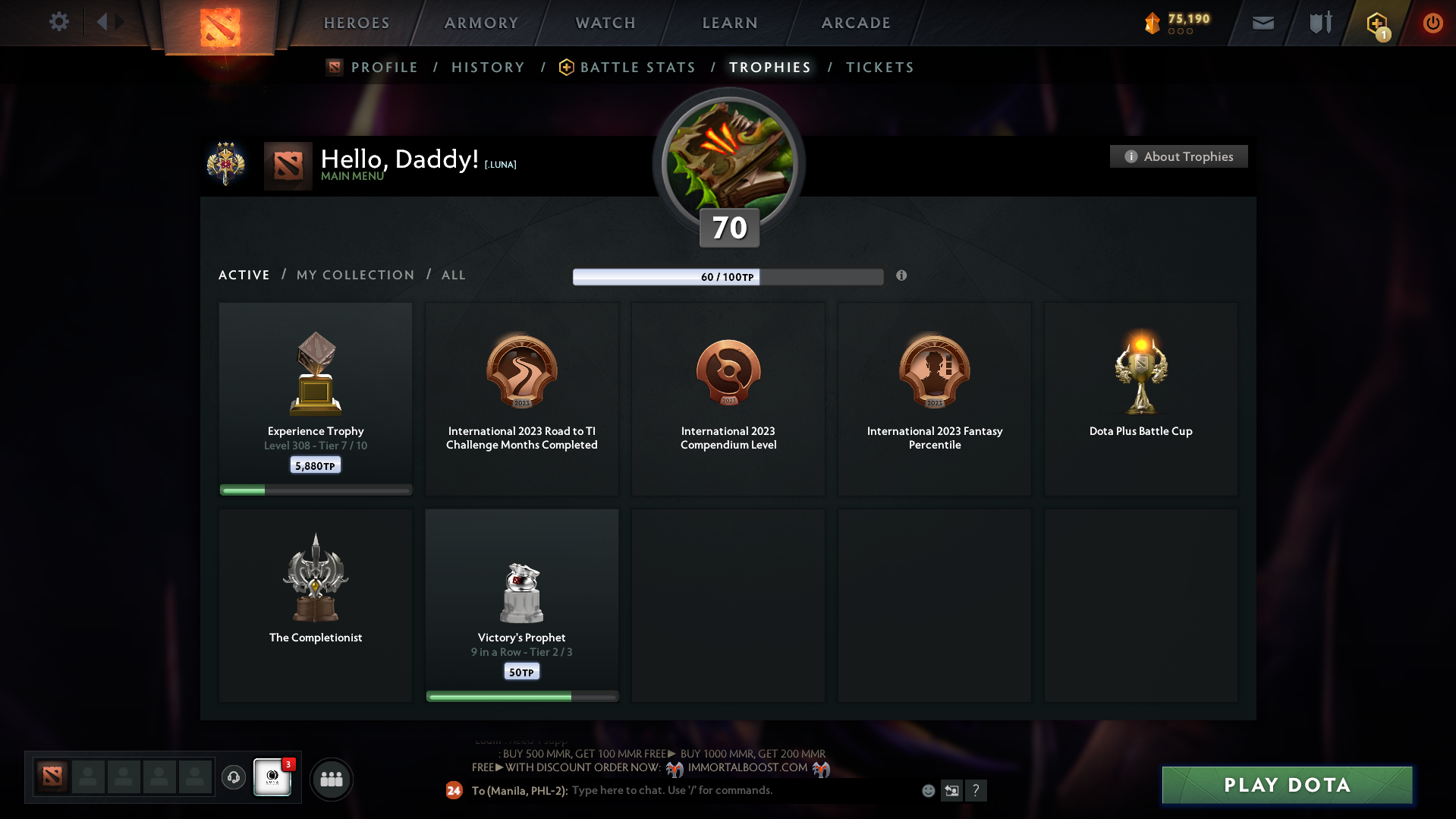Viewport: 1456px width, 819px height.
Task: Open the friends list people icon
Action: [331, 778]
